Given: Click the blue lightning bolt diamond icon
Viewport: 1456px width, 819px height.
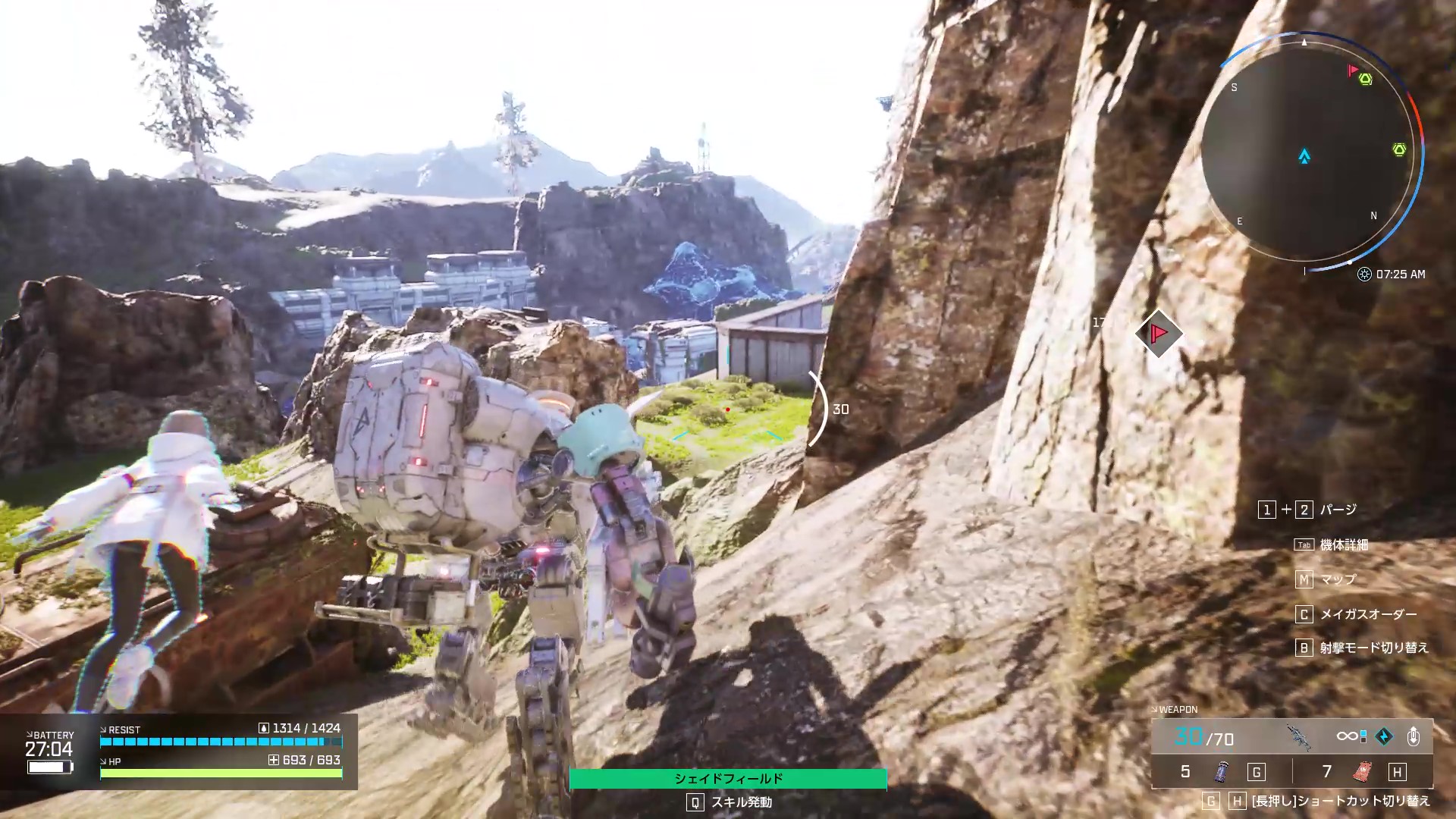Looking at the screenshot, I should [1384, 736].
